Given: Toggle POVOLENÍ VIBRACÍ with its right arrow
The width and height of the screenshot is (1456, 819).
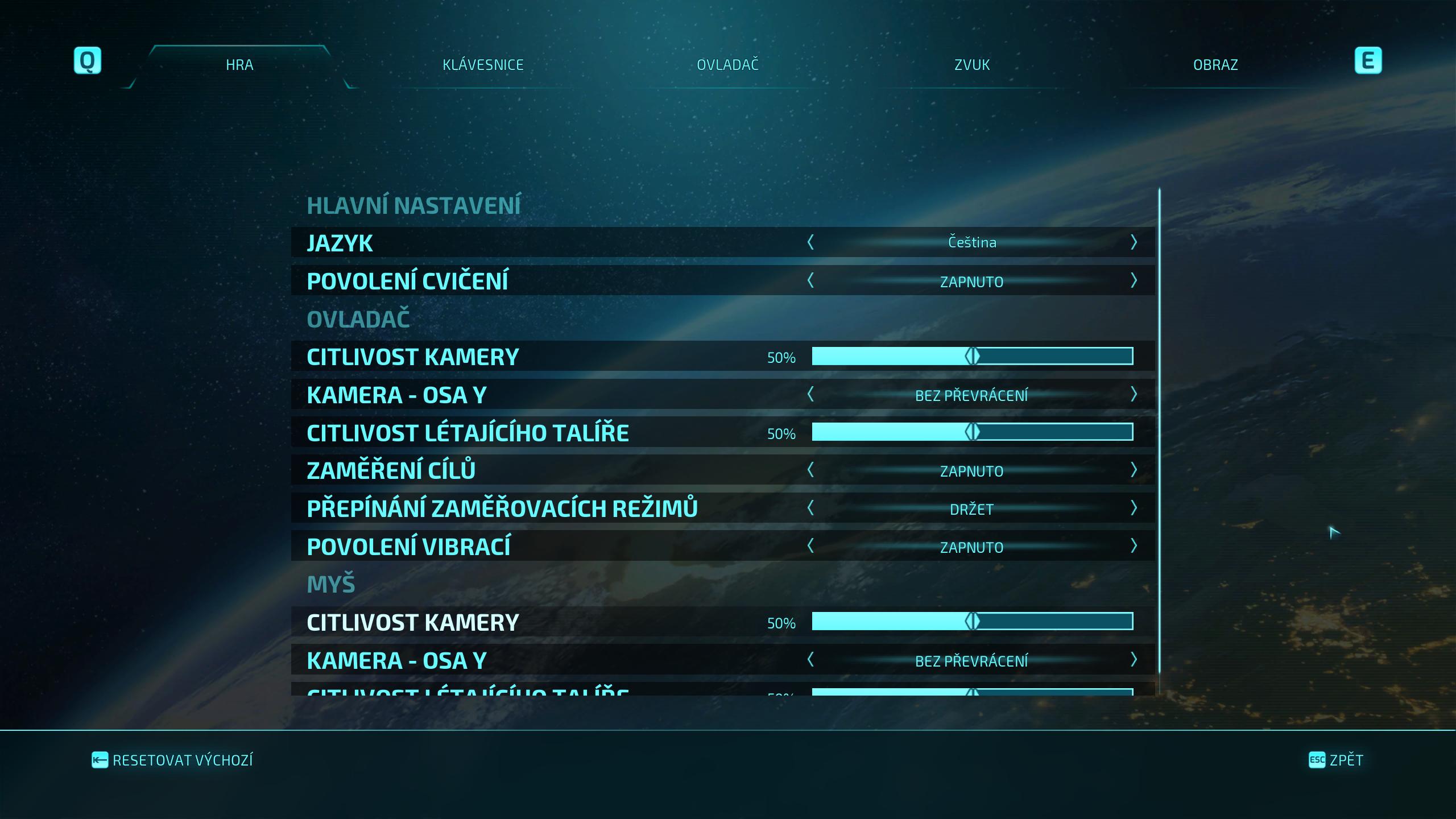Looking at the screenshot, I should [x=1133, y=546].
